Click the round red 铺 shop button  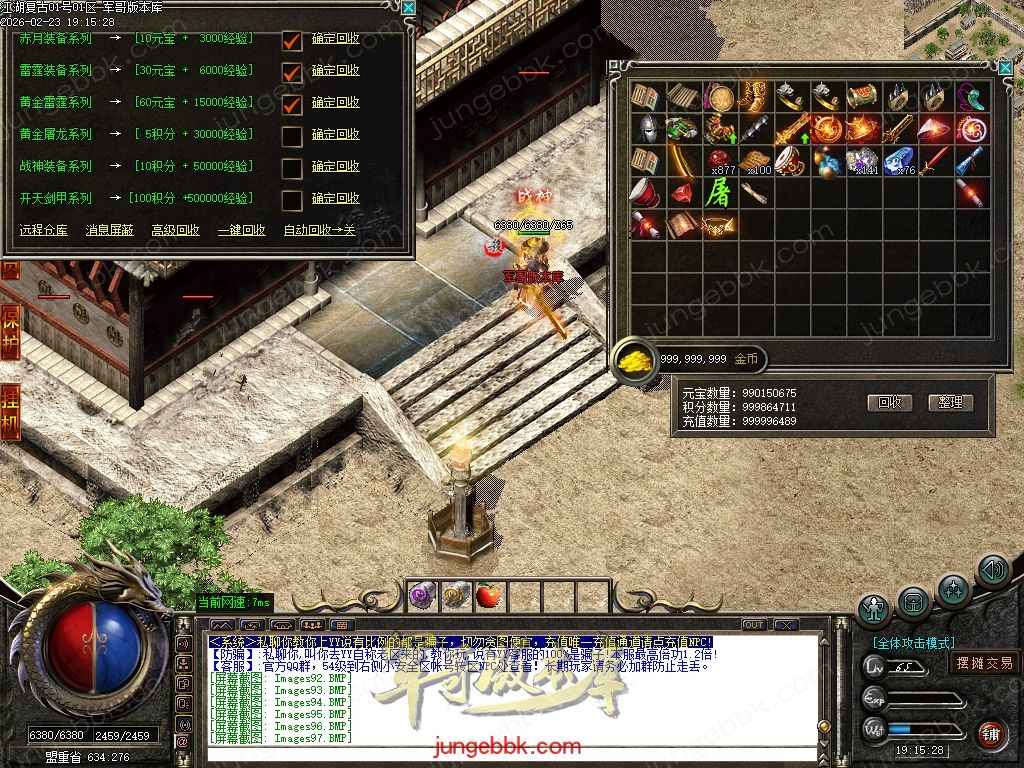tap(990, 734)
